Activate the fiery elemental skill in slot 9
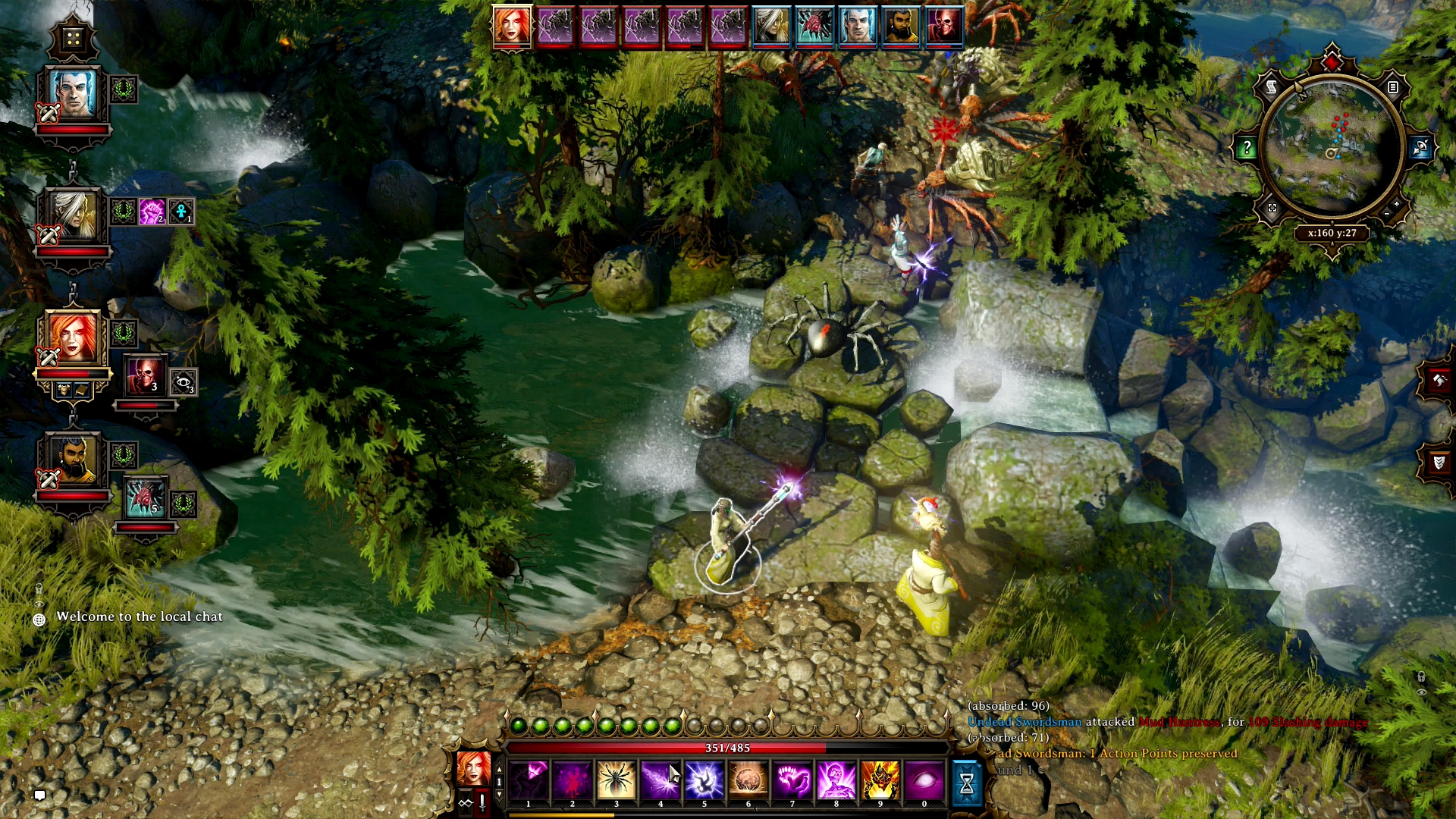Viewport: 1456px width, 819px height. (881, 780)
